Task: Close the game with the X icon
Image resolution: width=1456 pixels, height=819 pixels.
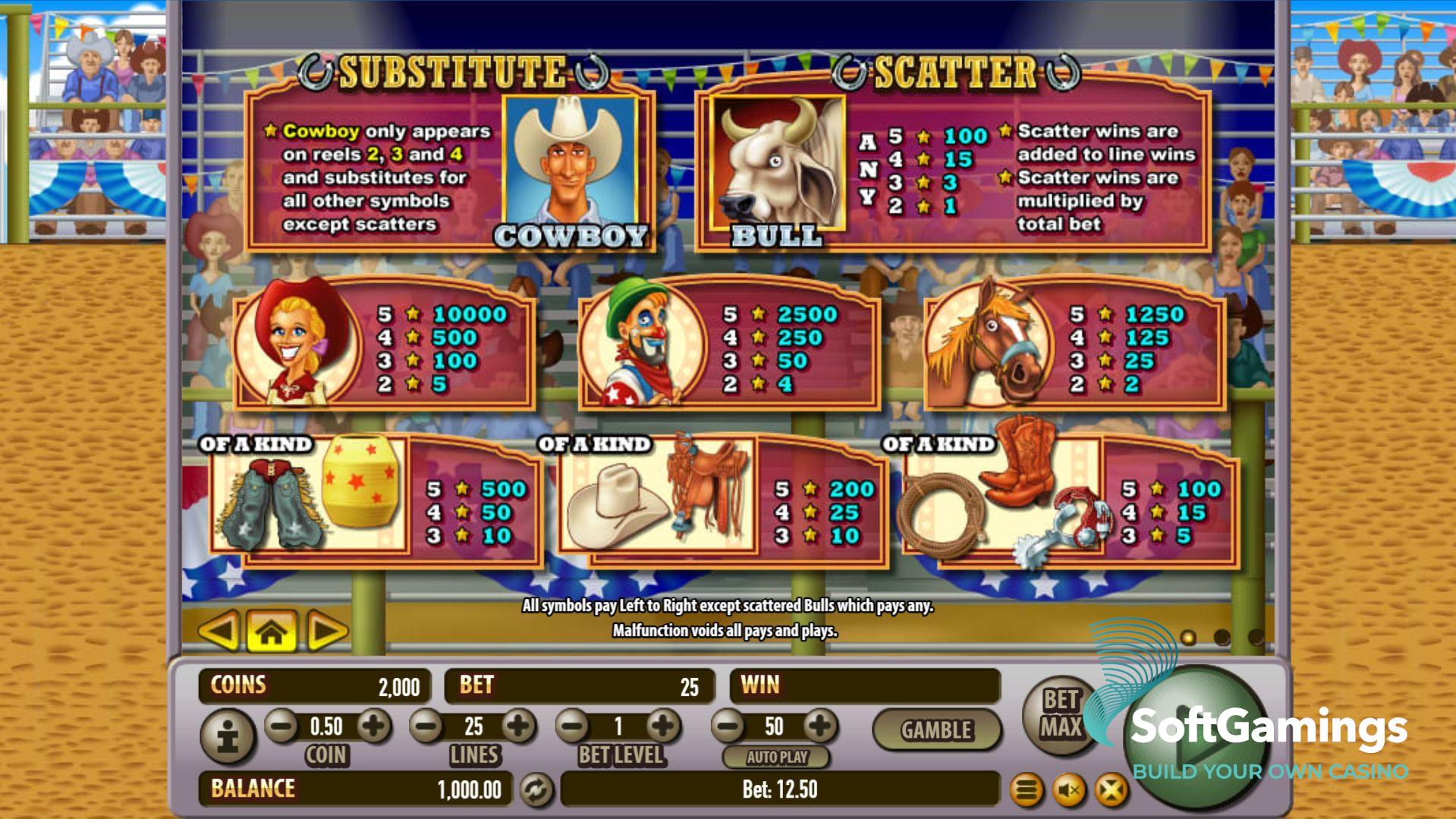Action: pos(1111,791)
